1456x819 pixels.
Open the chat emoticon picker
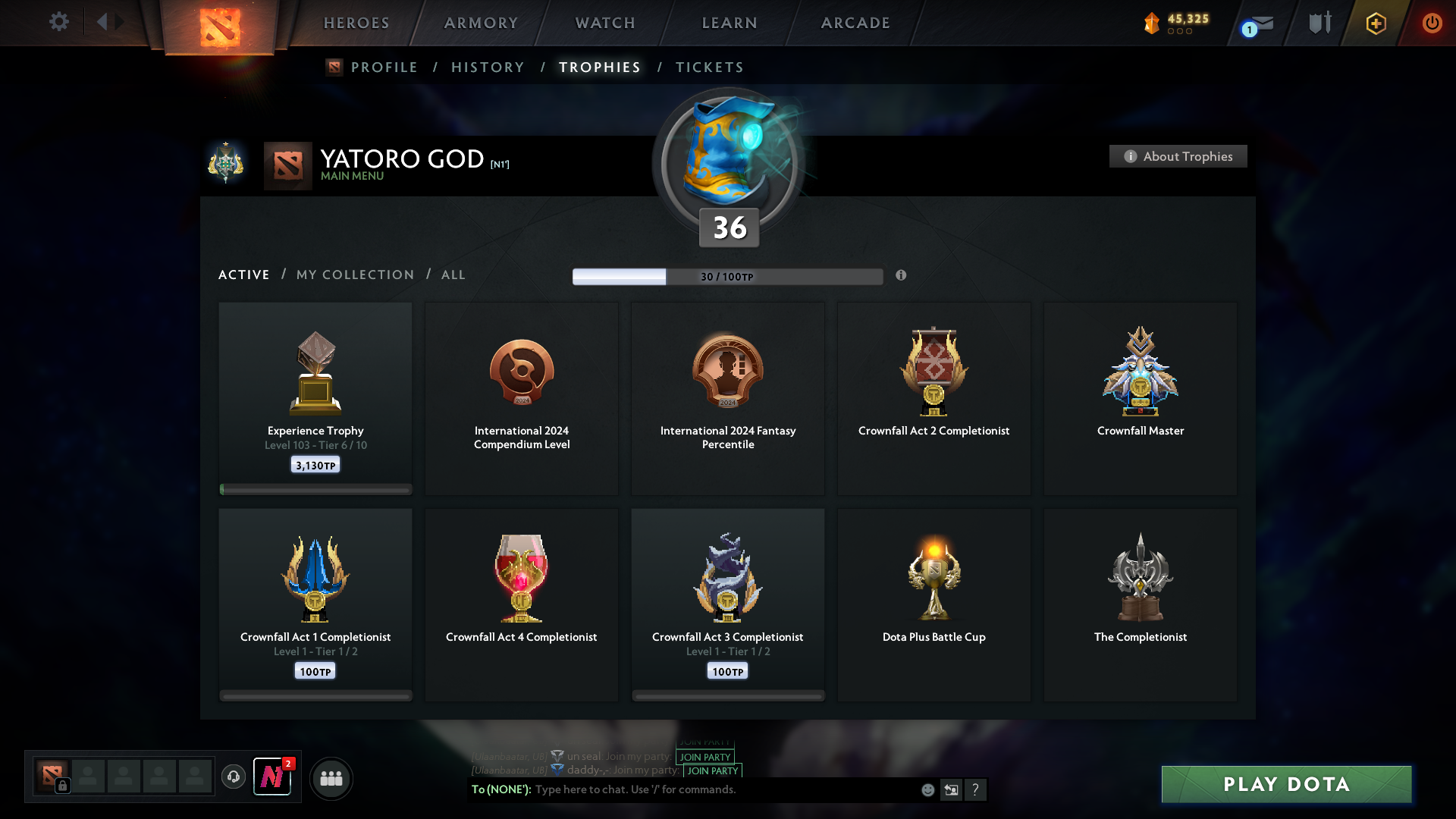(927, 789)
